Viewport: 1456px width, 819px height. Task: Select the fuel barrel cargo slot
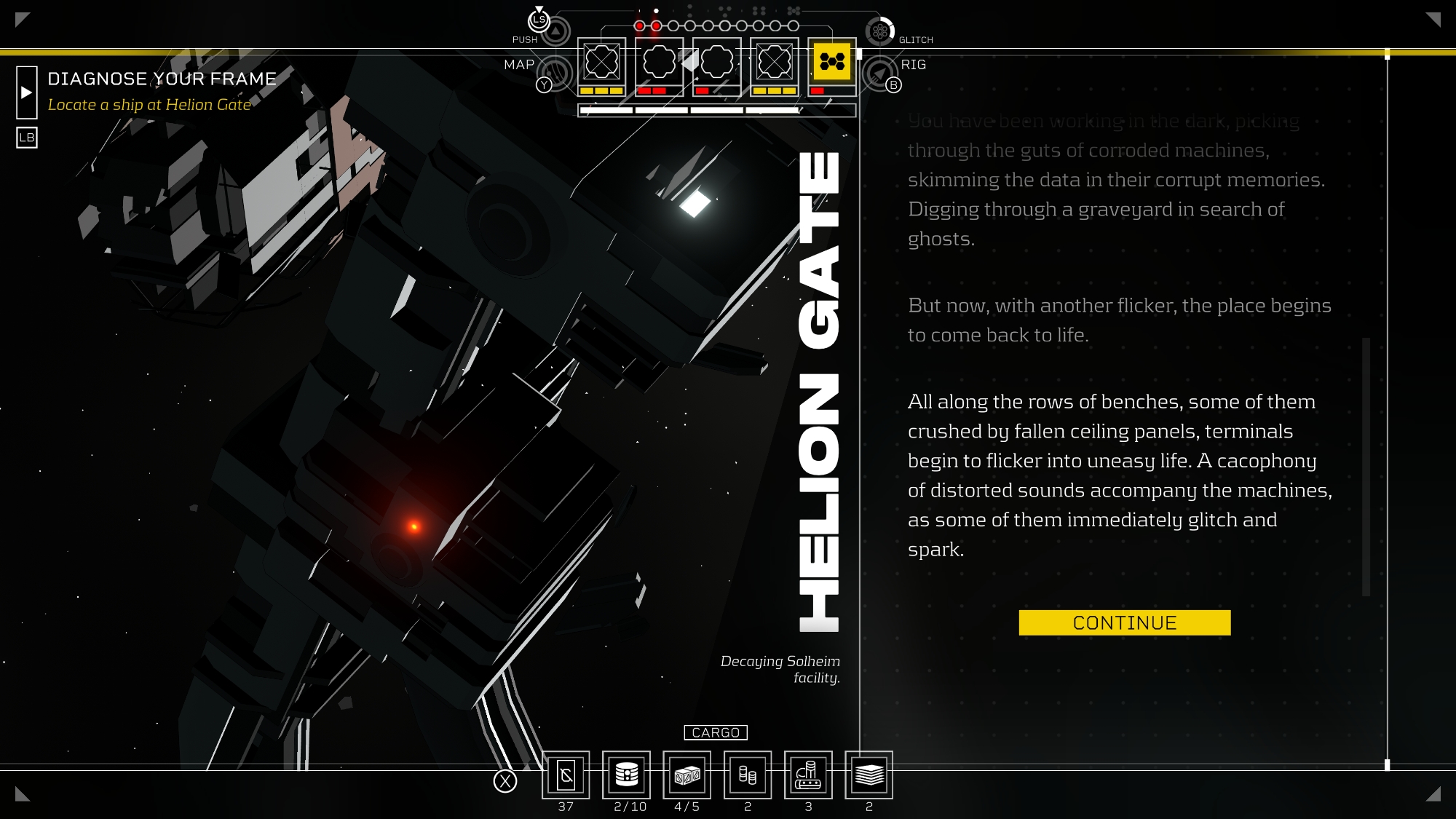coord(626,775)
